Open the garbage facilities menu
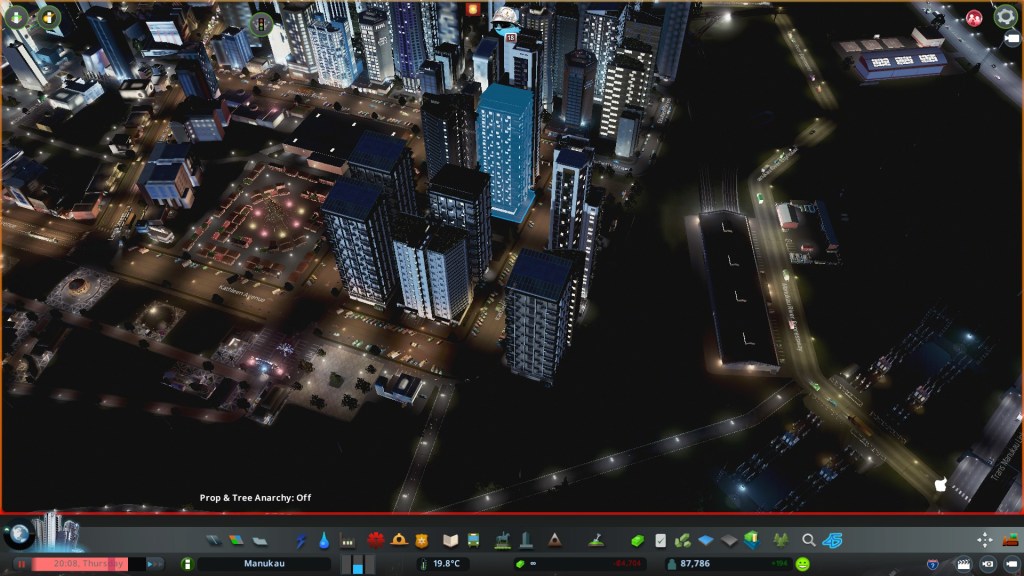Screen dimensions: 1024x576 tap(348, 541)
